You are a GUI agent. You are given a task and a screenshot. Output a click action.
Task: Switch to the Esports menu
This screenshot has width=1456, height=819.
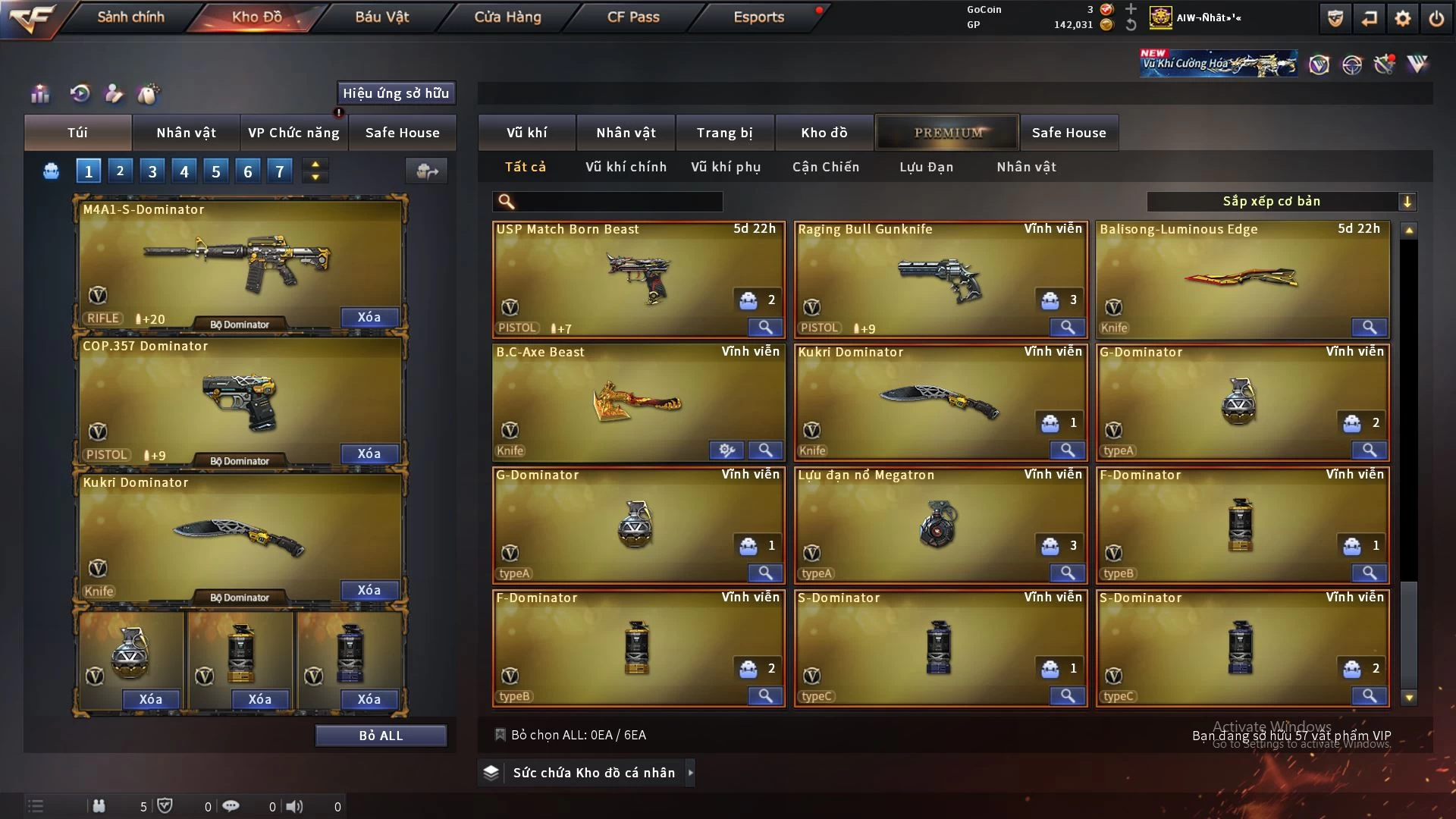[x=758, y=17]
